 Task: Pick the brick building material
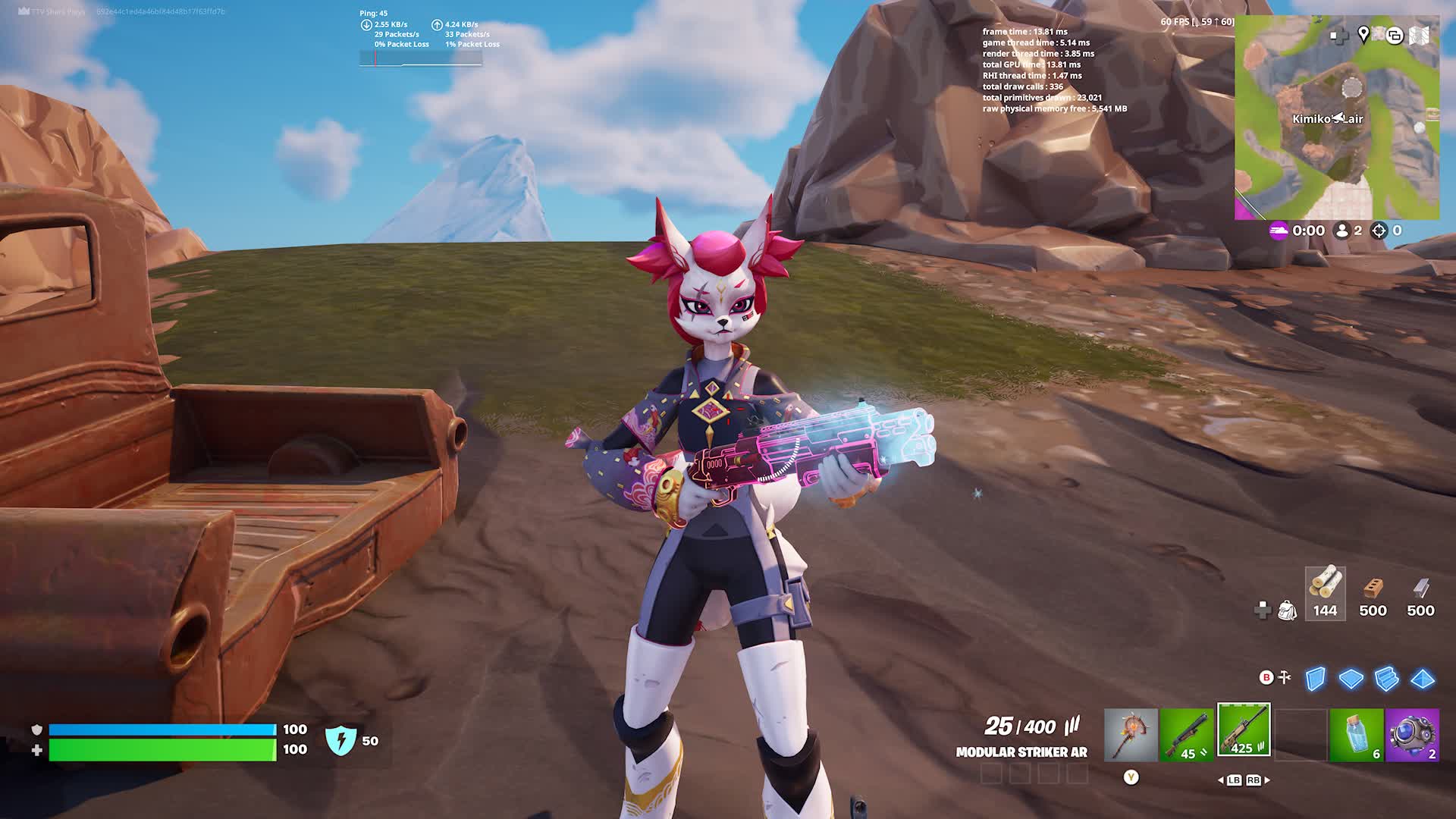click(x=1373, y=593)
